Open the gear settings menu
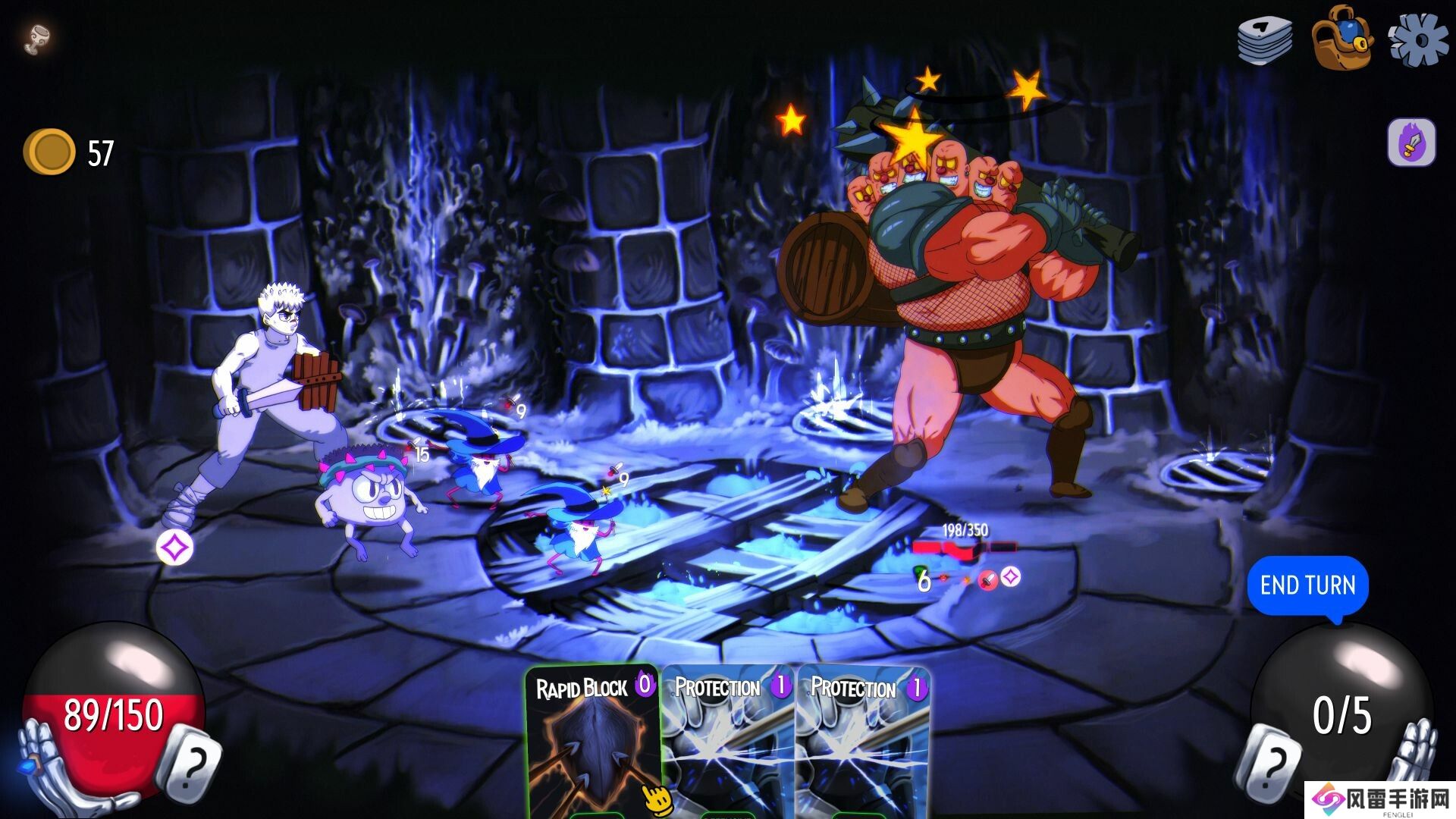 point(1417,38)
